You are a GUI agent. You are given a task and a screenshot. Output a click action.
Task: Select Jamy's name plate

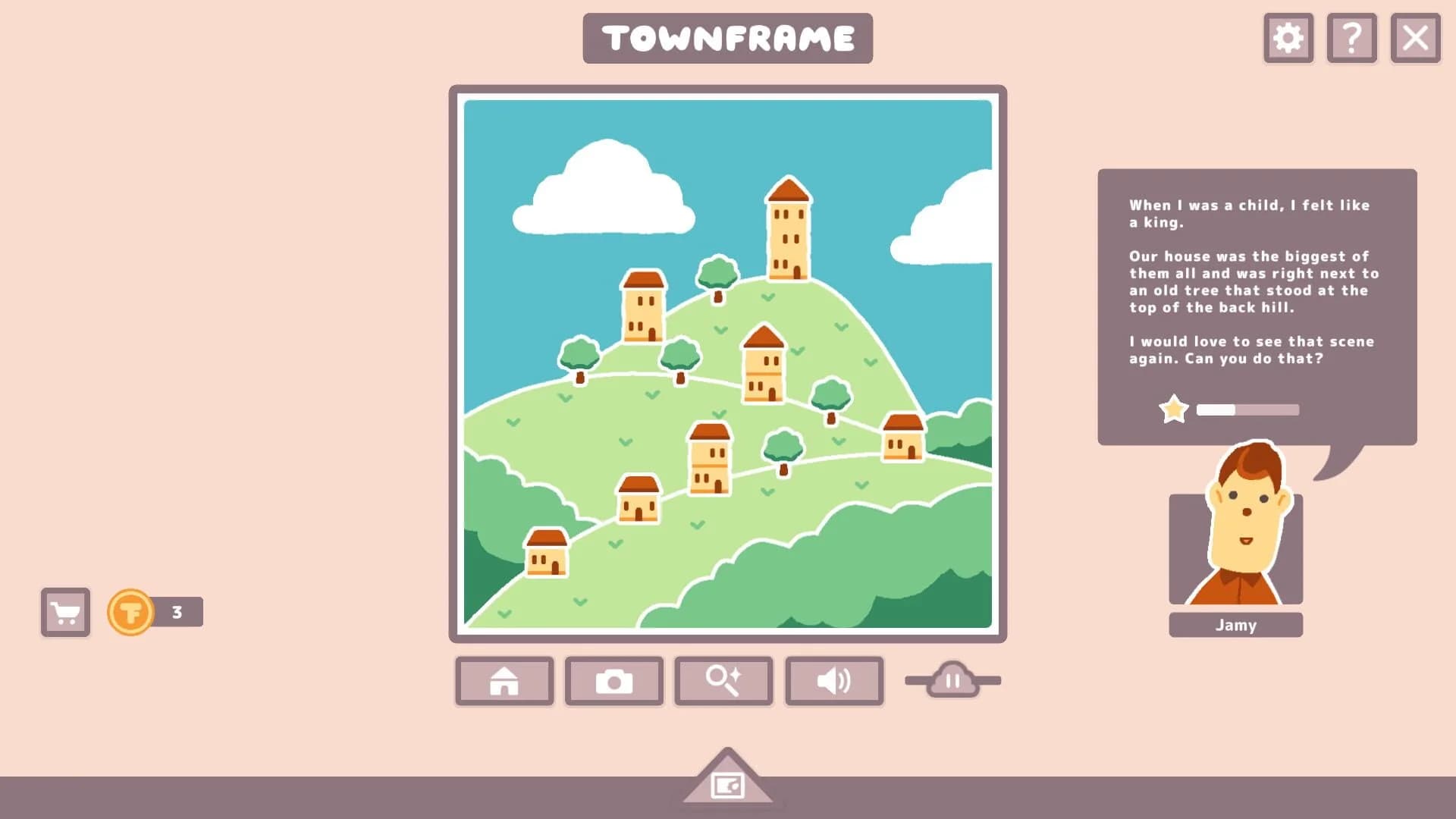click(x=1235, y=625)
